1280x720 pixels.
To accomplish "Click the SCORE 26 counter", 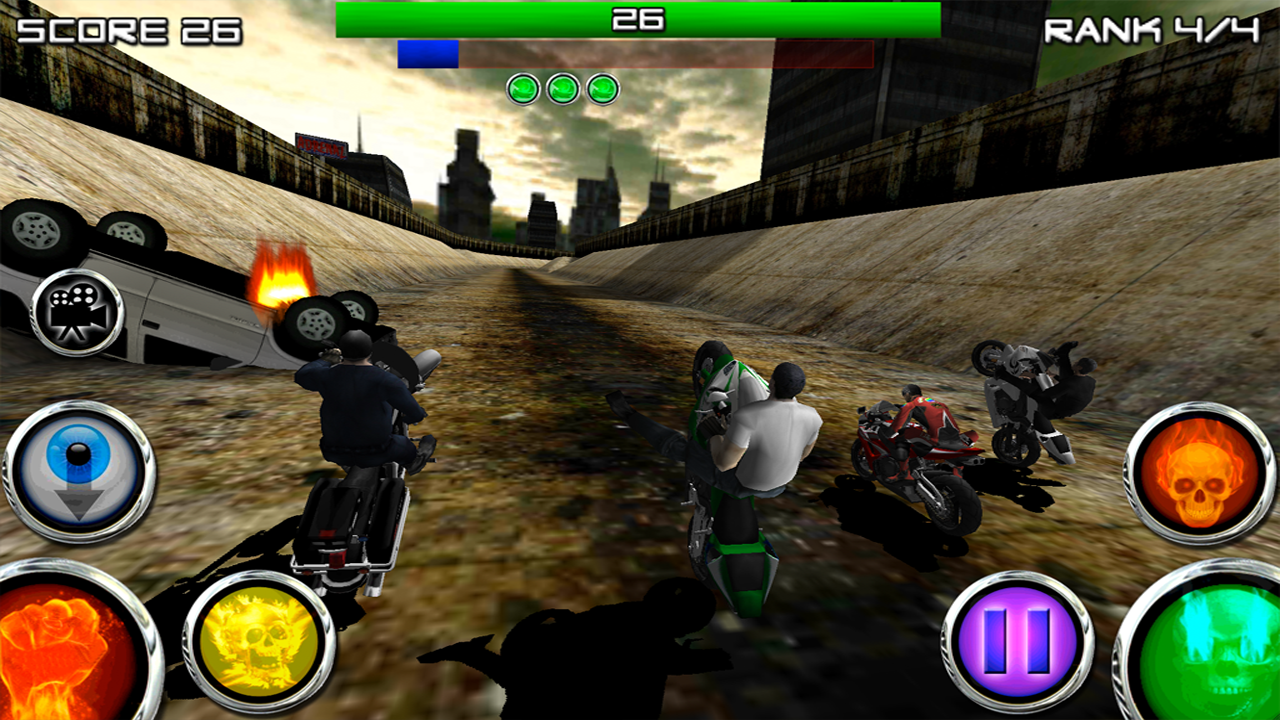I will pyautogui.click(x=132, y=32).
